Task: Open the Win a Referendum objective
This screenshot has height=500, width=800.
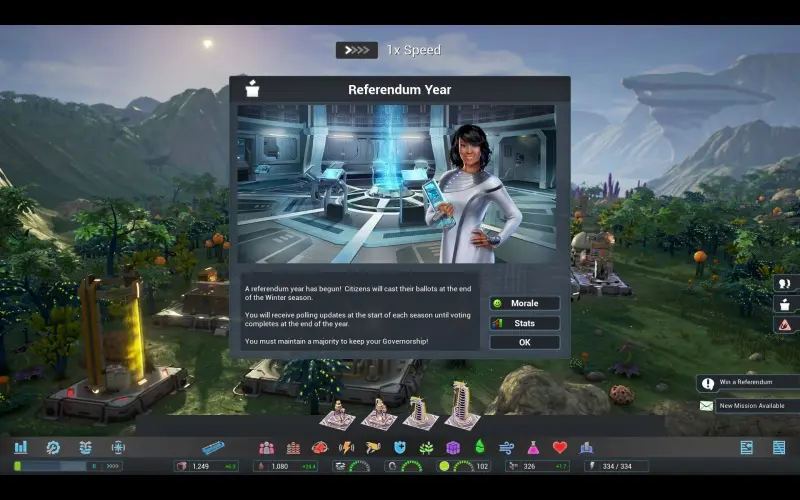Action: click(744, 383)
